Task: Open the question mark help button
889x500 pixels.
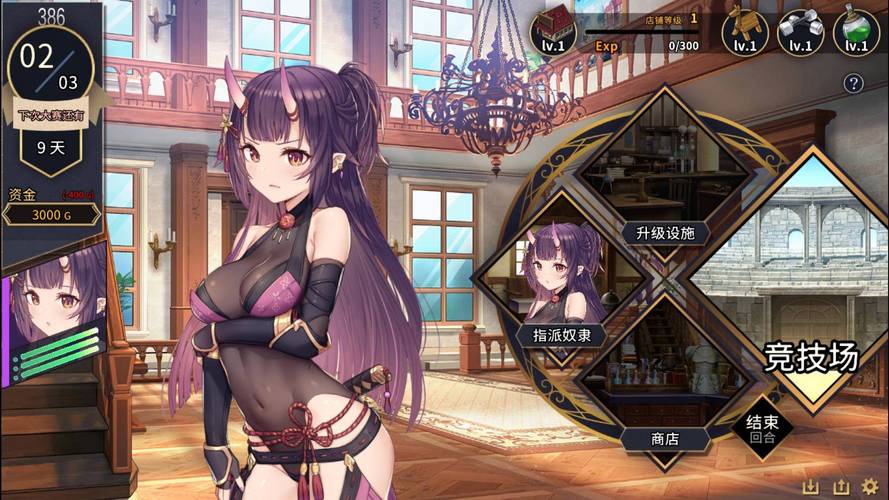Action: click(x=853, y=84)
